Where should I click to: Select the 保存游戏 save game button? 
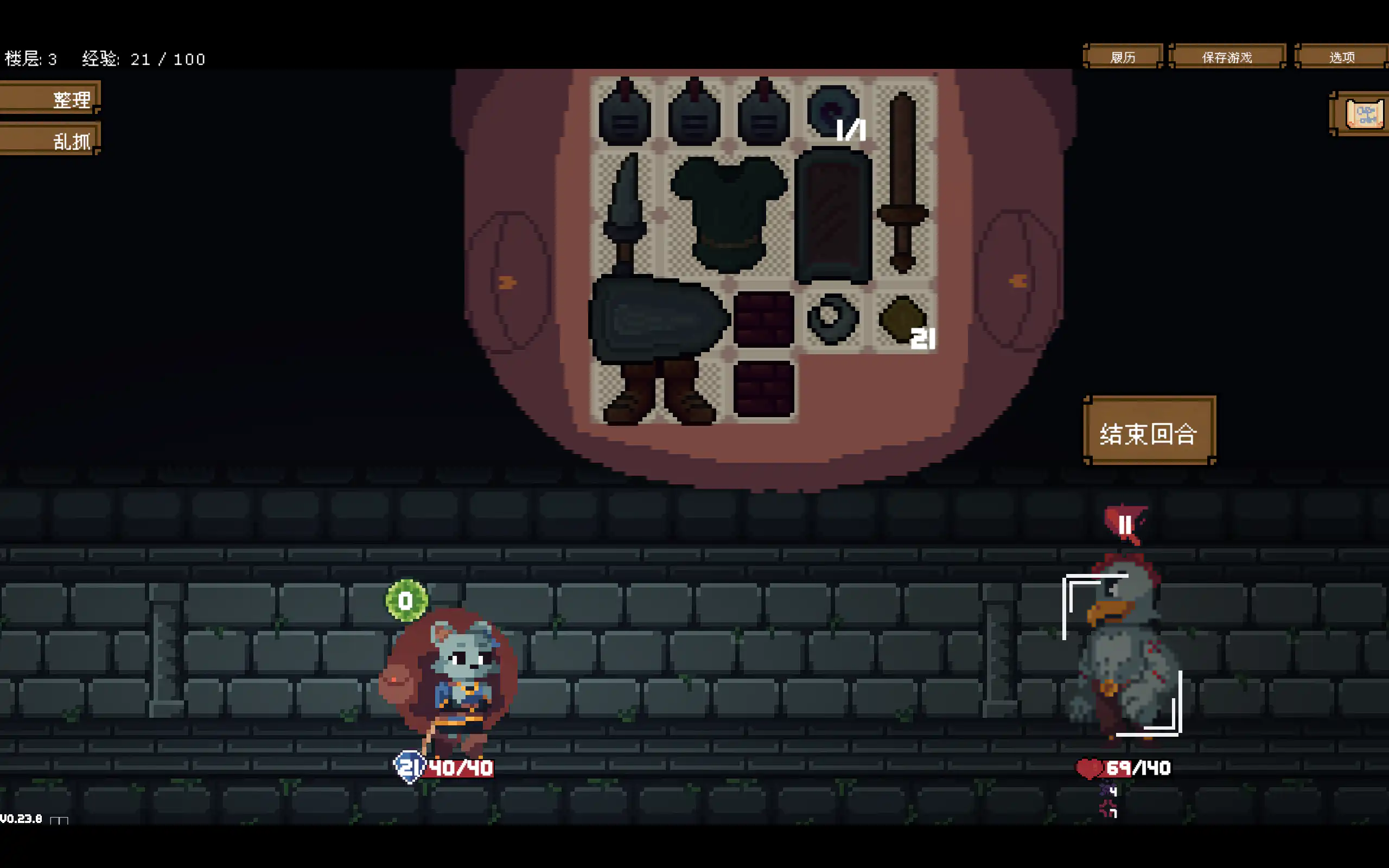click(1227, 57)
